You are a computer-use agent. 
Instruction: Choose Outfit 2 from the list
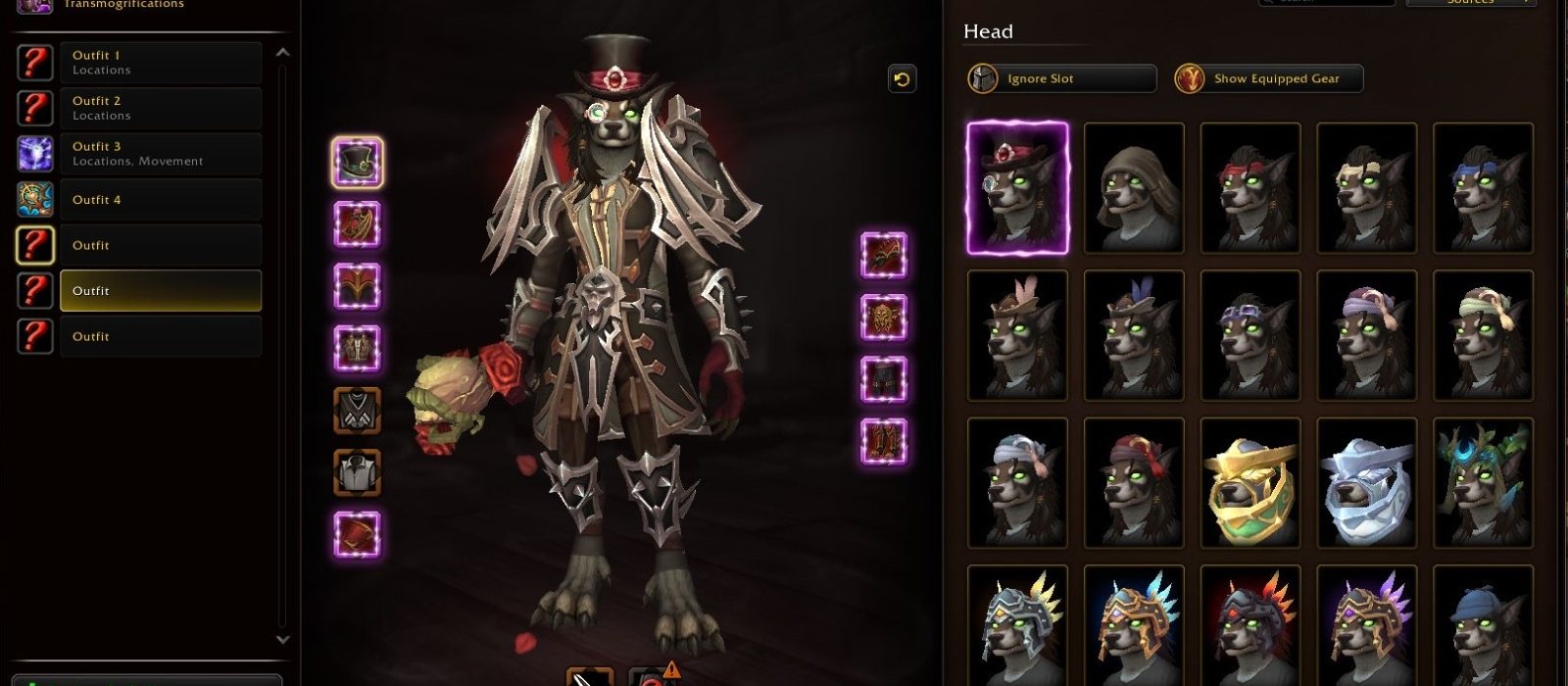pos(160,108)
